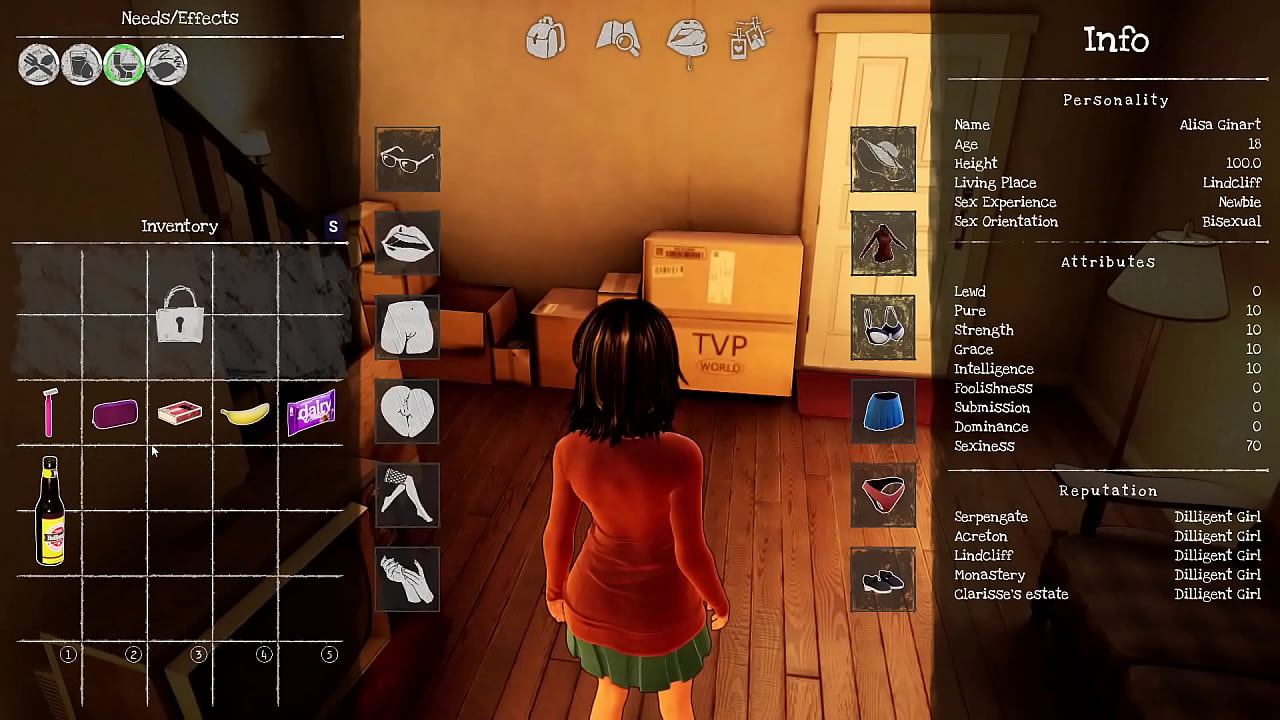Click the S button beside Inventory
The height and width of the screenshot is (720, 1280).
[x=333, y=227]
